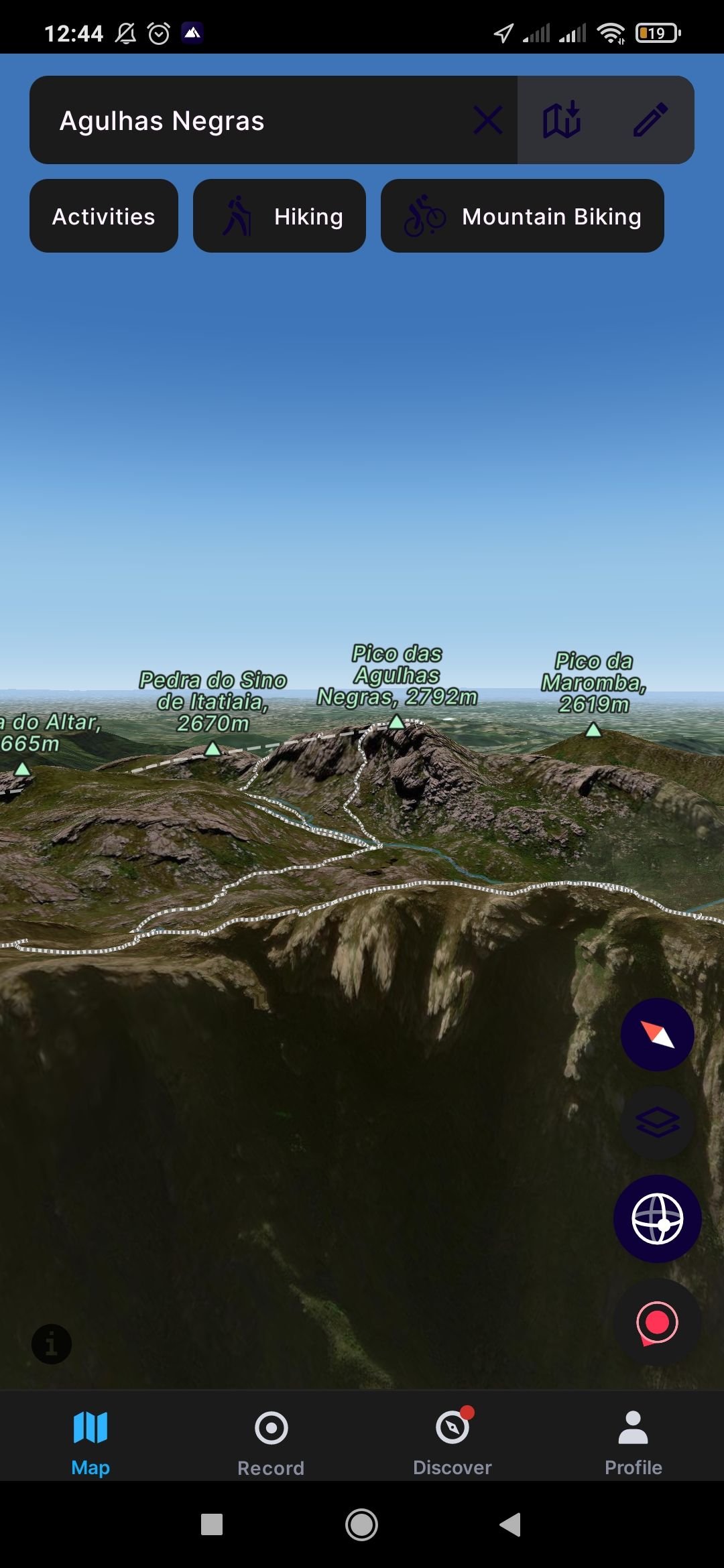Open the Activities filter

click(x=104, y=216)
